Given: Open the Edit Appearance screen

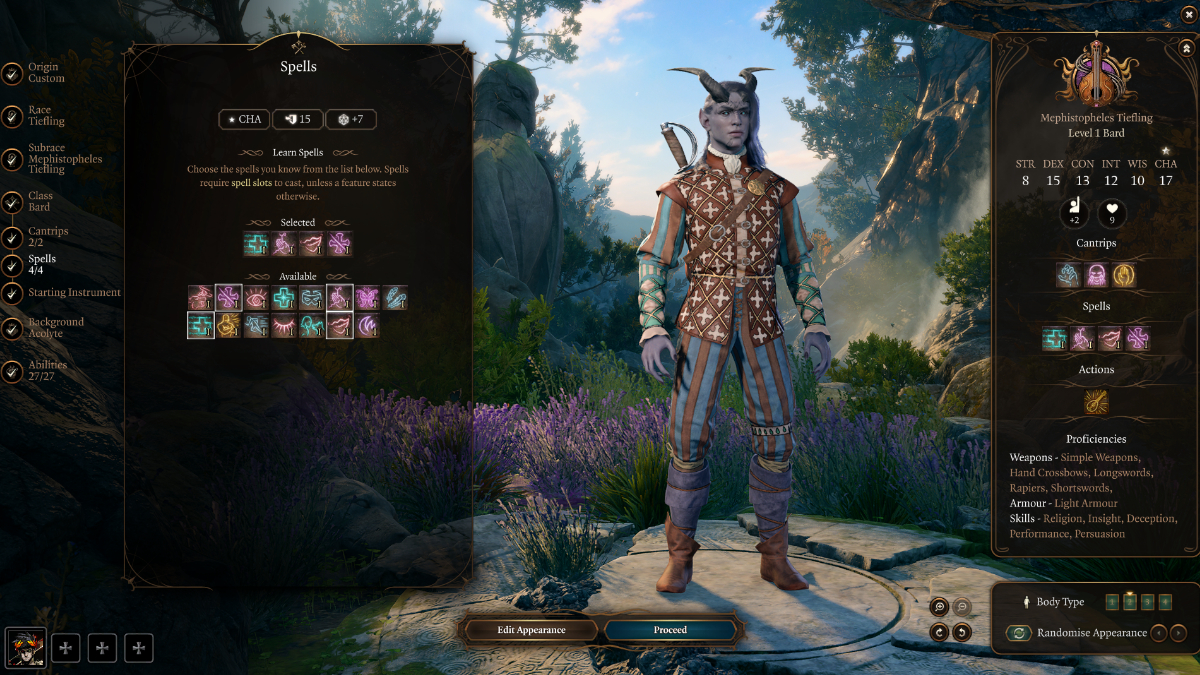Looking at the screenshot, I should tap(531, 630).
